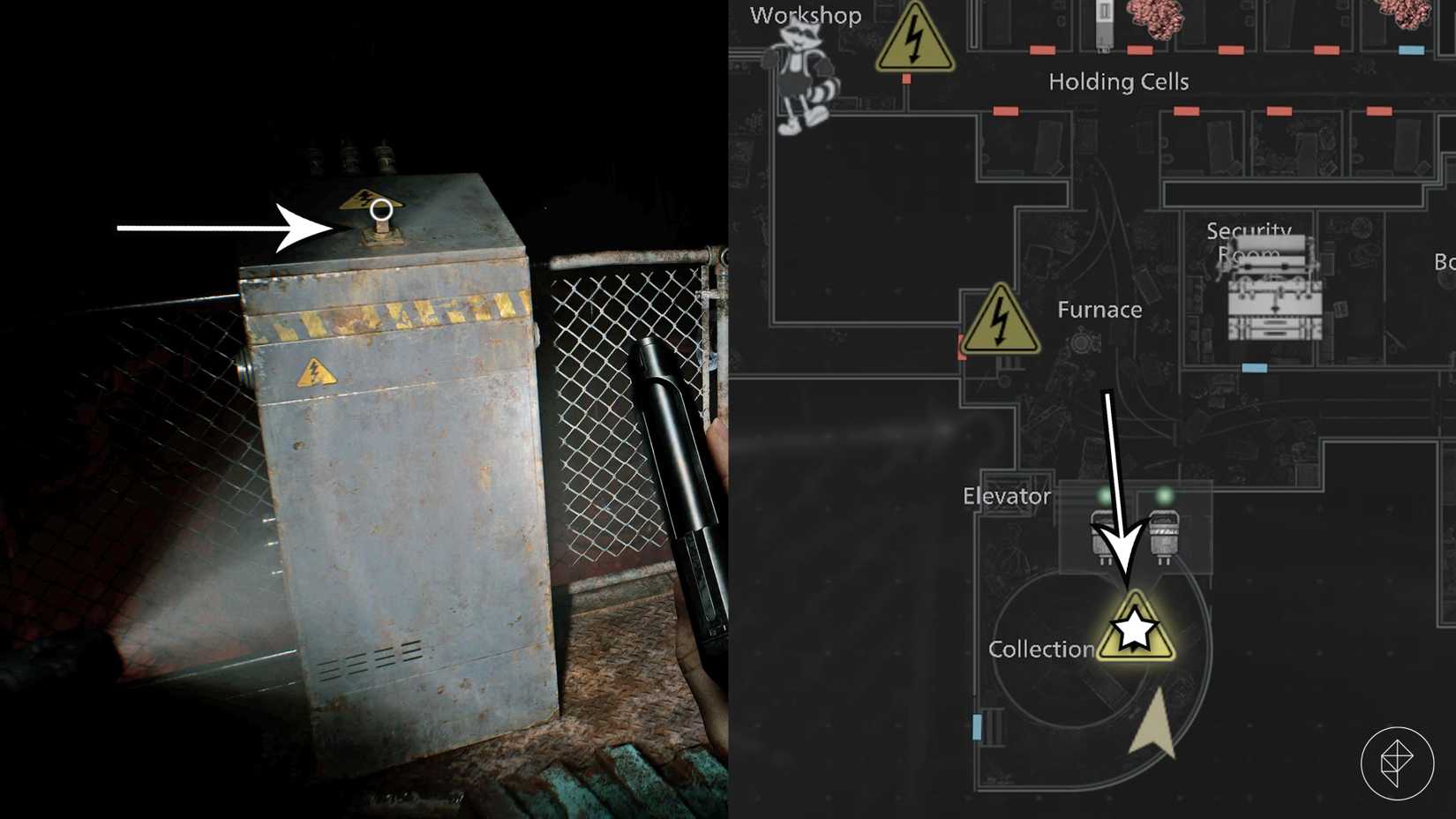1456x819 pixels.
Task: Click the Furnace room label
Action: (1099, 309)
